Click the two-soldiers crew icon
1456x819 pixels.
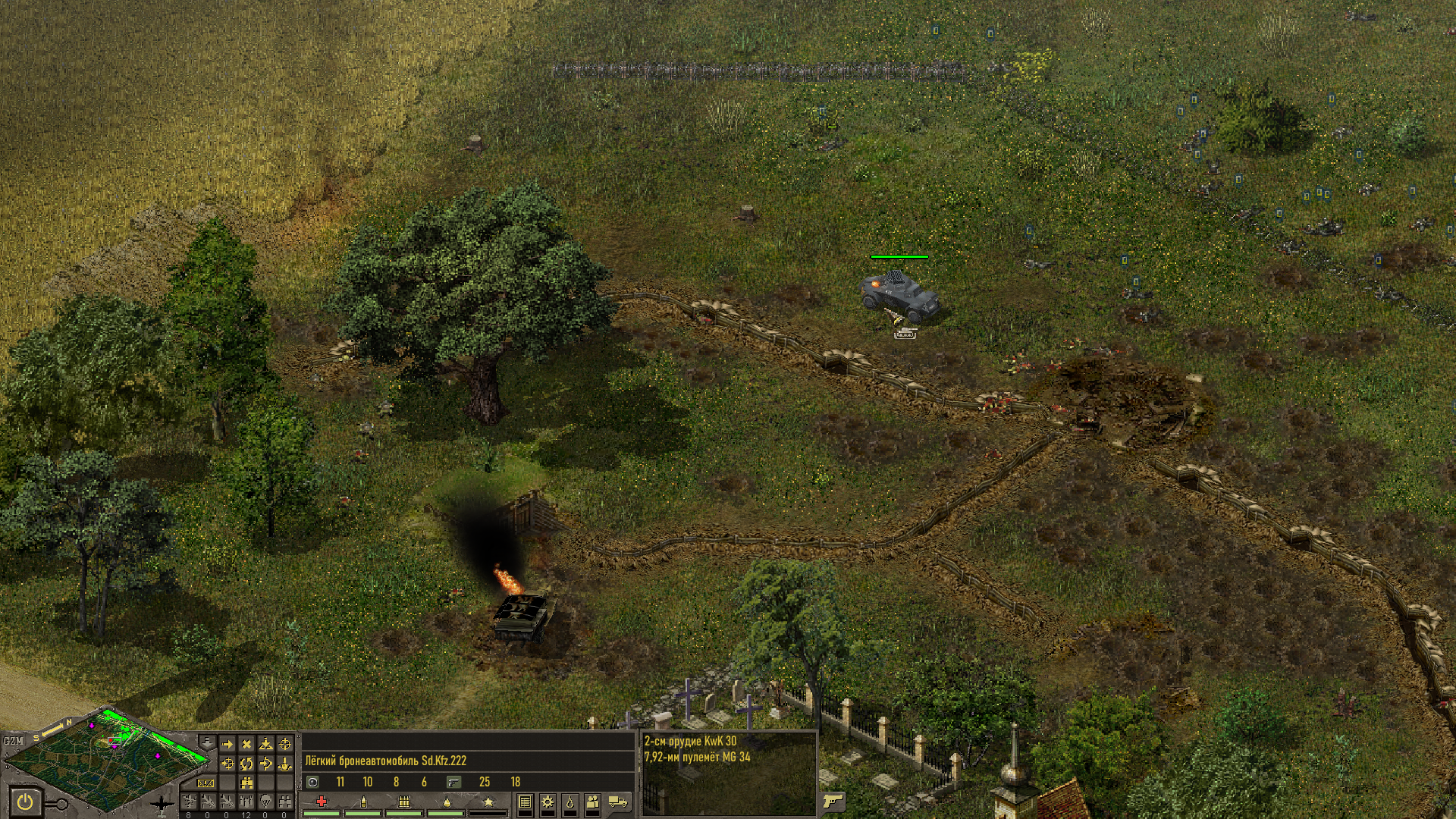pos(593,802)
